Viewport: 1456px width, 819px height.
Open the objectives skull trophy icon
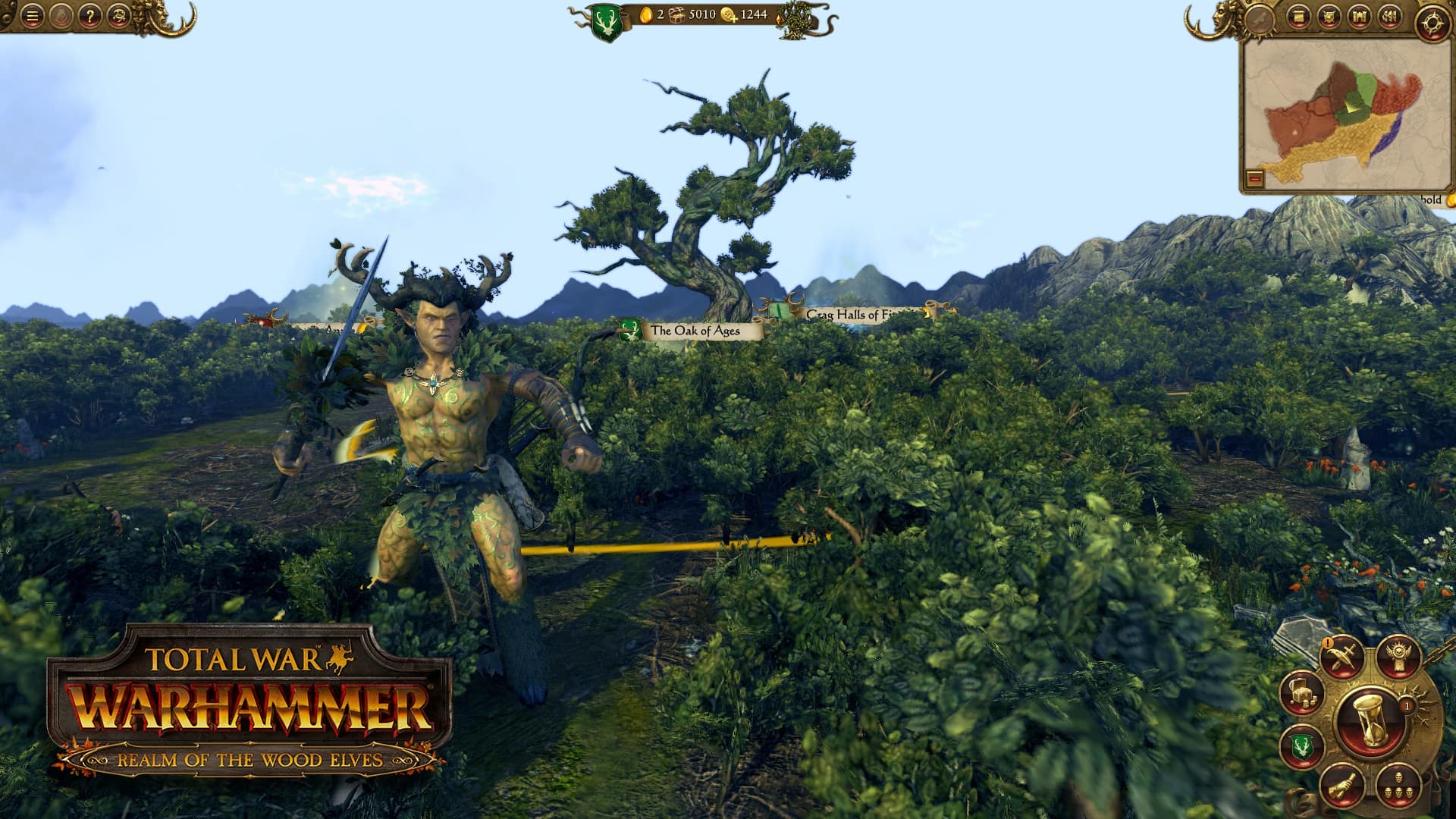1399,657
